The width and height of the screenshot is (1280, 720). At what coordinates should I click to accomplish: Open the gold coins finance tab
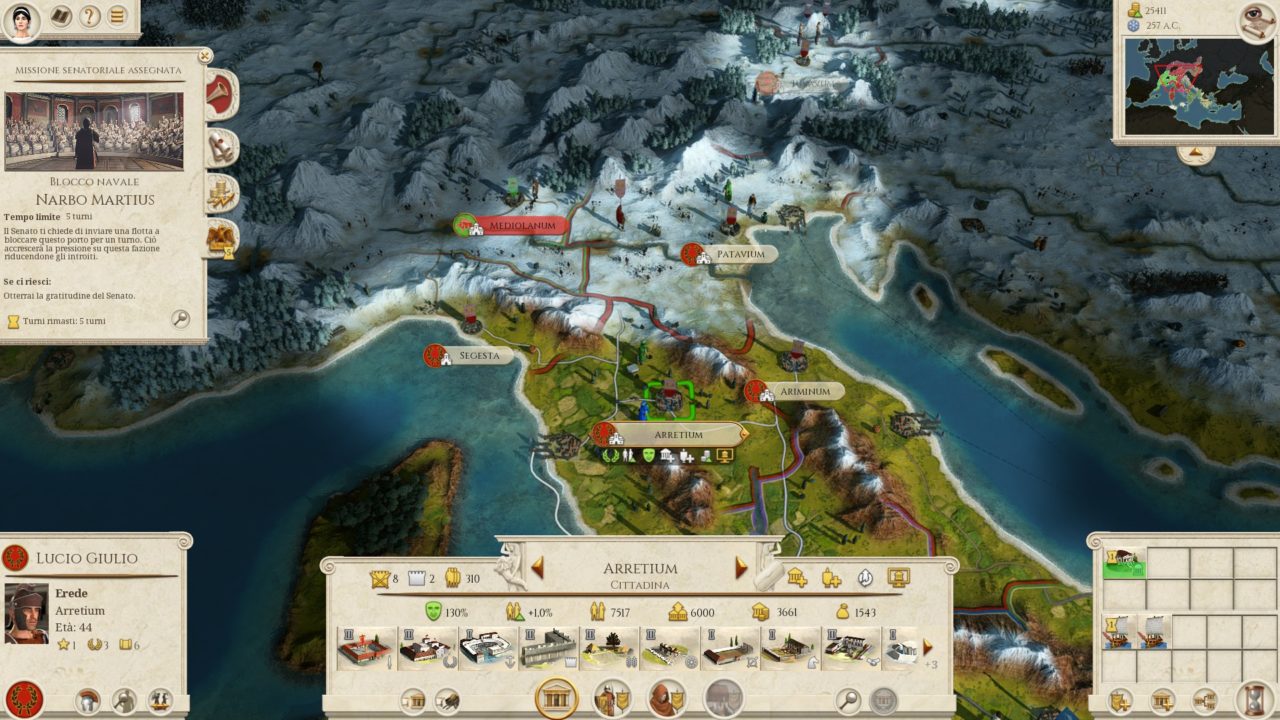click(x=220, y=193)
